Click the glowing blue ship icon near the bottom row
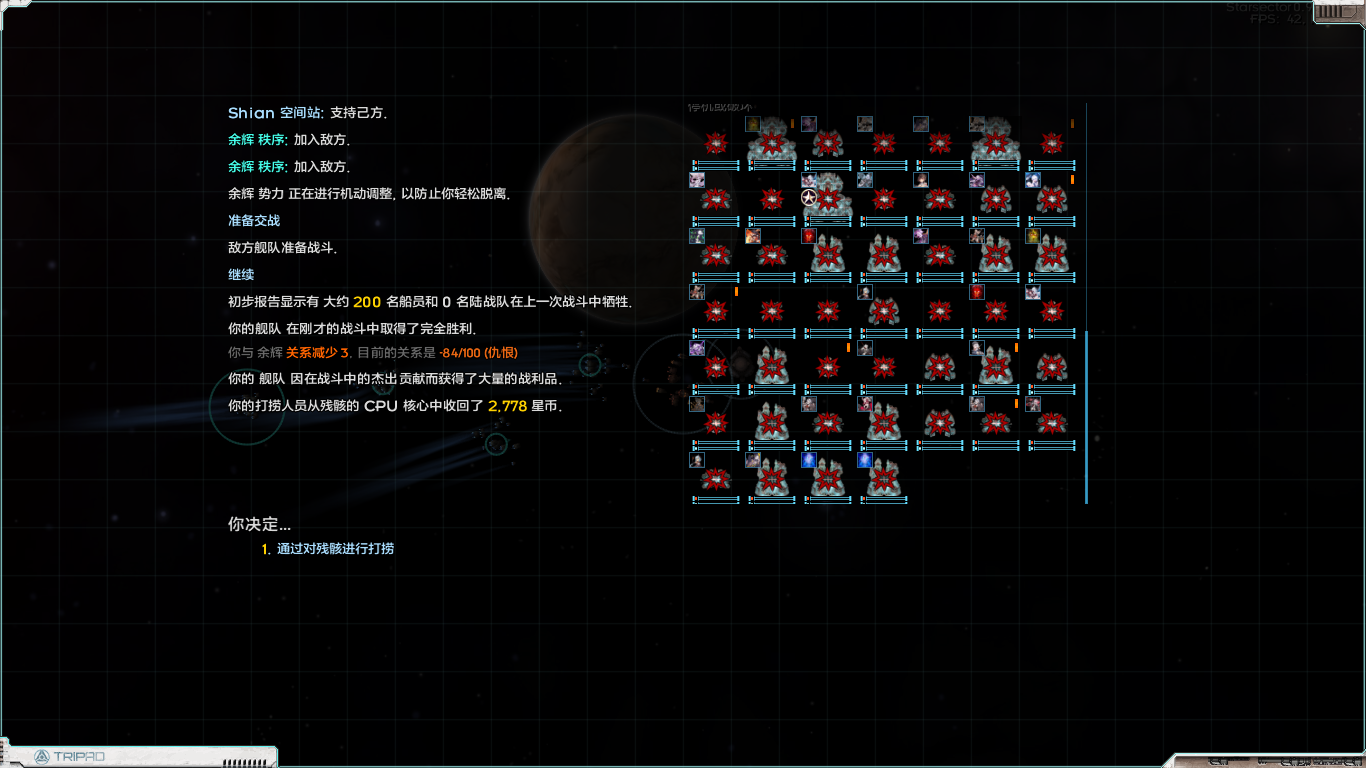 [807, 460]
